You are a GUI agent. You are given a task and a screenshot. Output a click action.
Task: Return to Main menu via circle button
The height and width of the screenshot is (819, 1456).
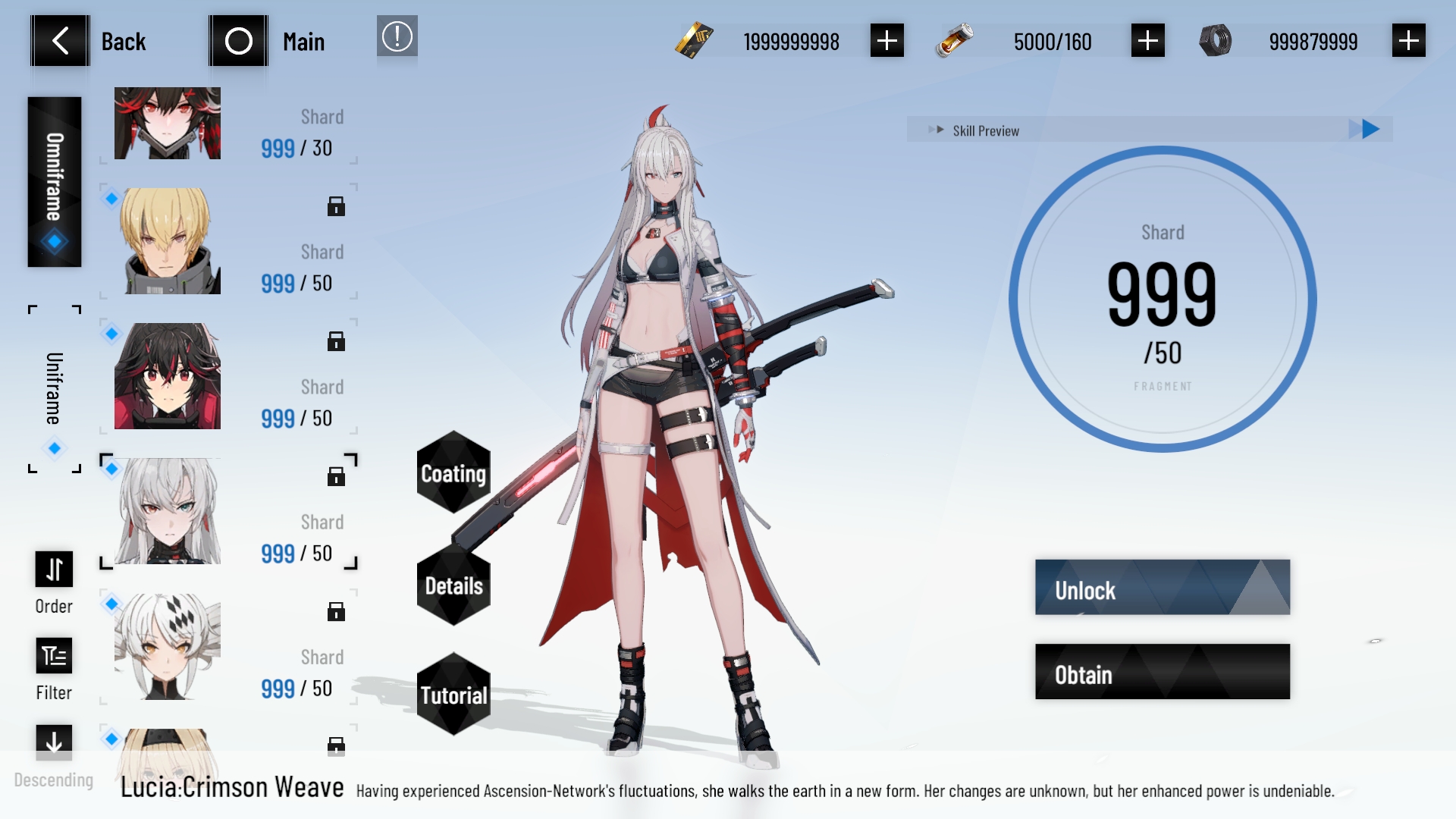238,41
